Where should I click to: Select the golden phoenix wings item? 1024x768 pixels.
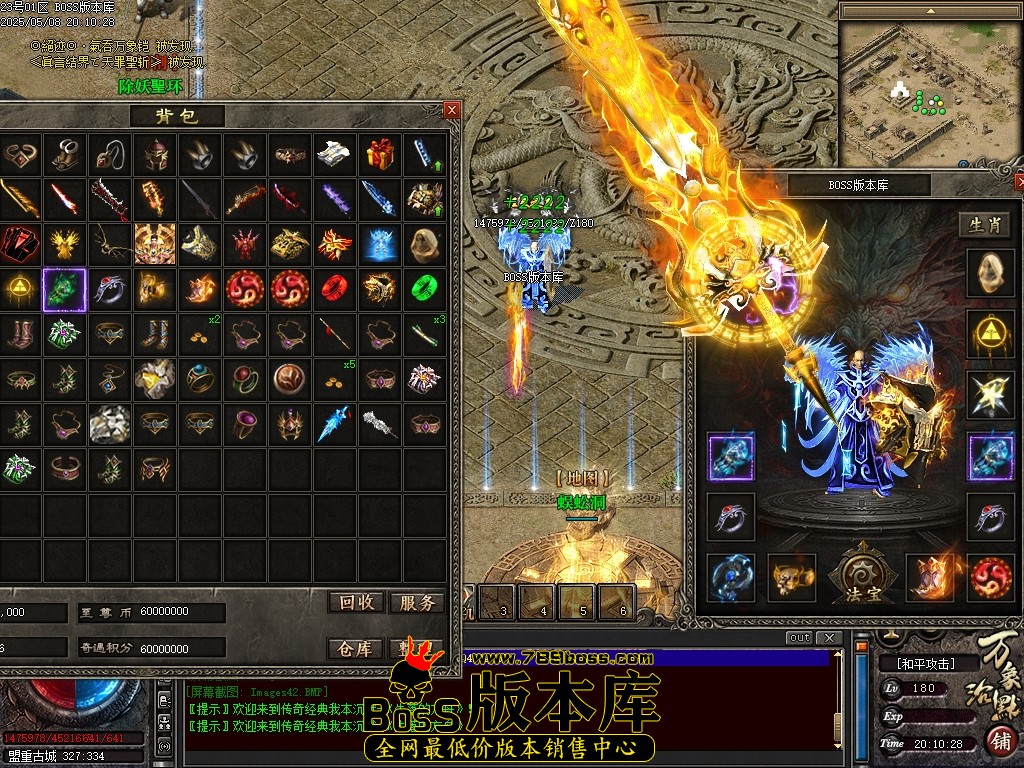[x=65, y=243]
